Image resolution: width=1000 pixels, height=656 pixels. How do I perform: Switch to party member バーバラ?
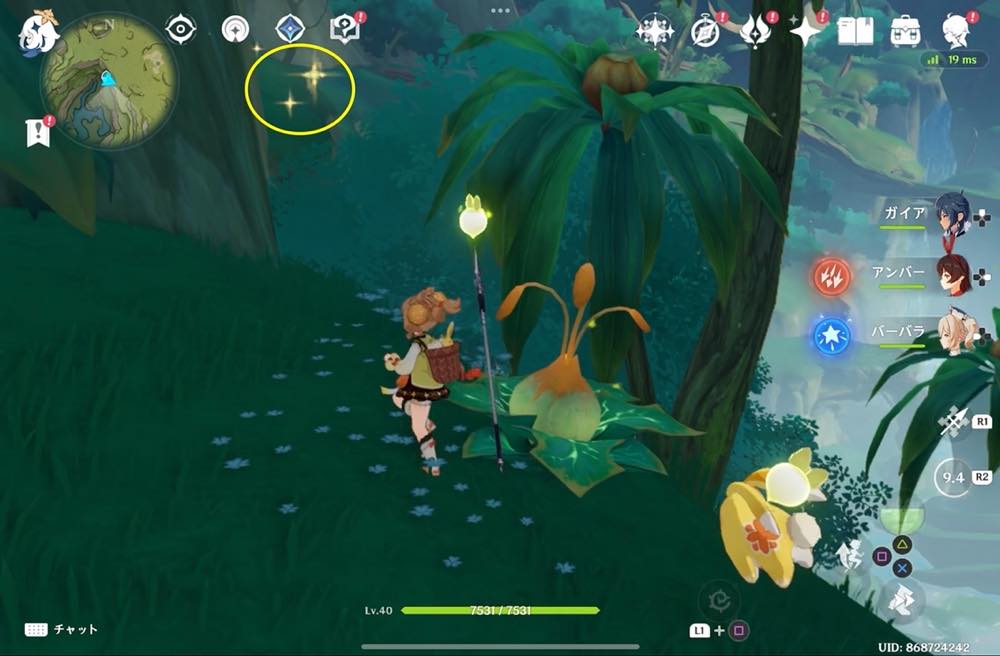(952, 333)
